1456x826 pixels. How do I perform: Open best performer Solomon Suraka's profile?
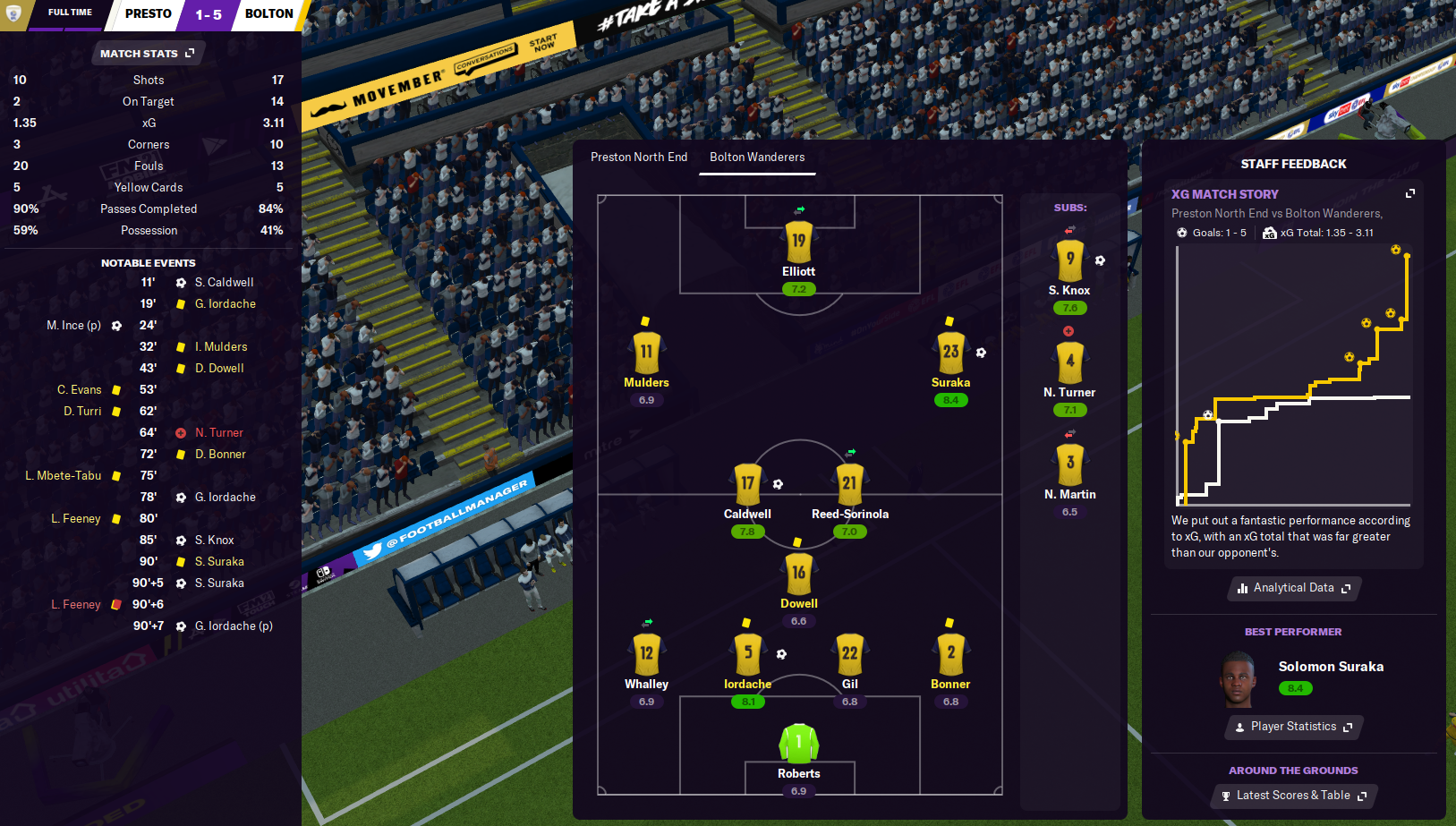[1330, 667]
